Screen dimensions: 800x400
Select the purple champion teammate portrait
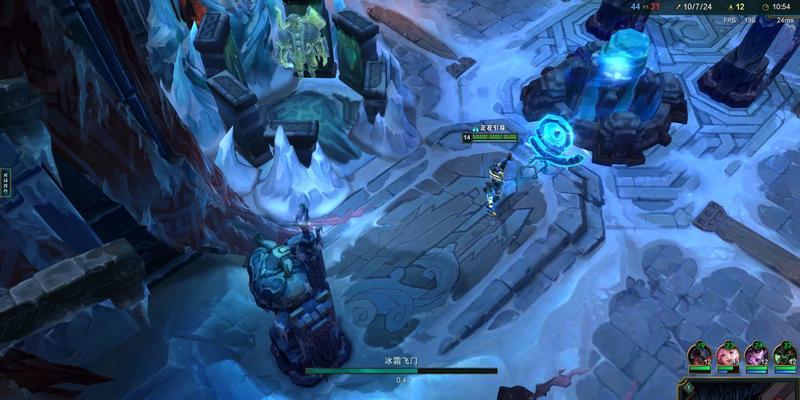pos(756,354)
